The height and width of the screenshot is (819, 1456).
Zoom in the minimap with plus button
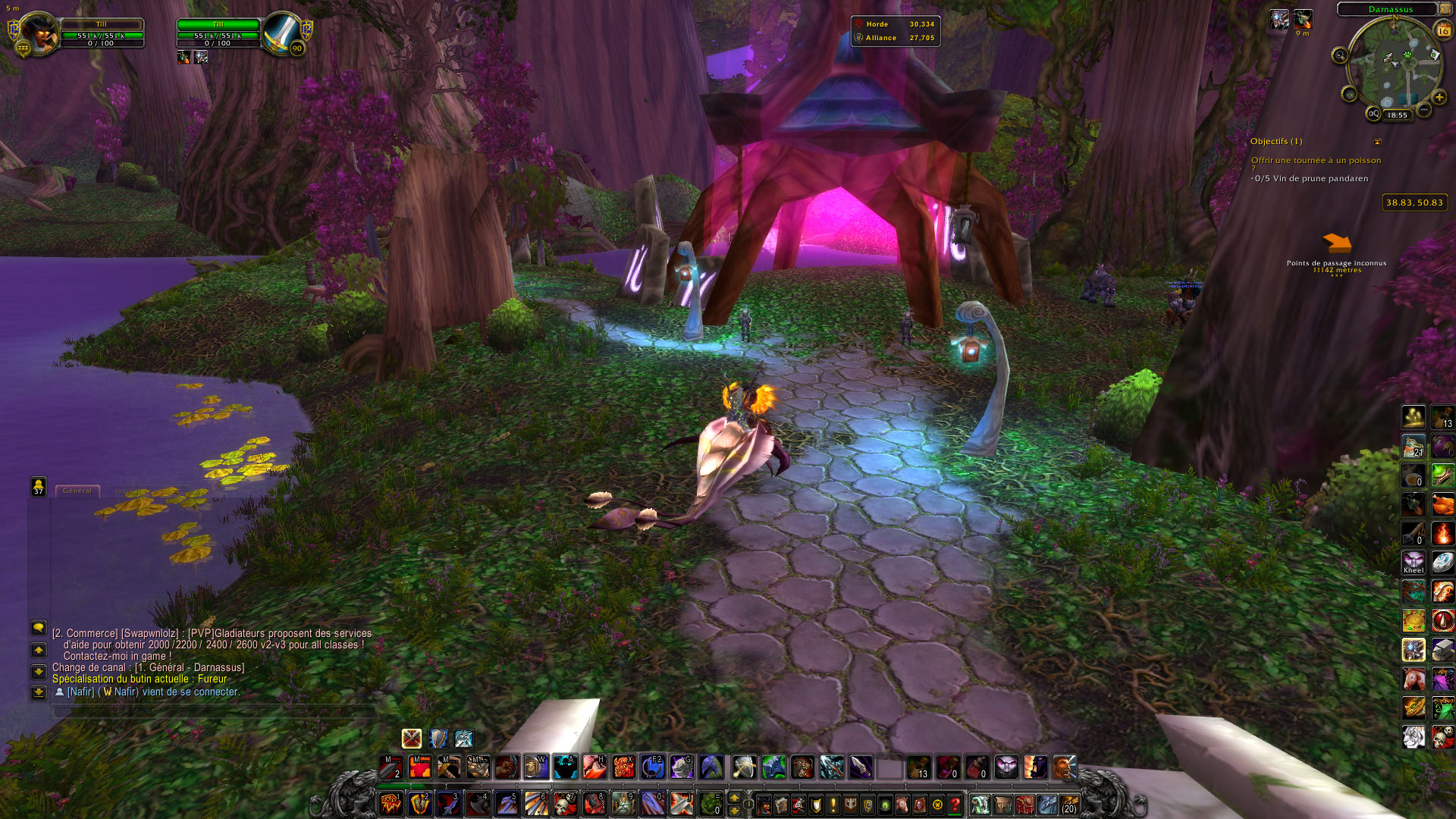[1439, 97]
